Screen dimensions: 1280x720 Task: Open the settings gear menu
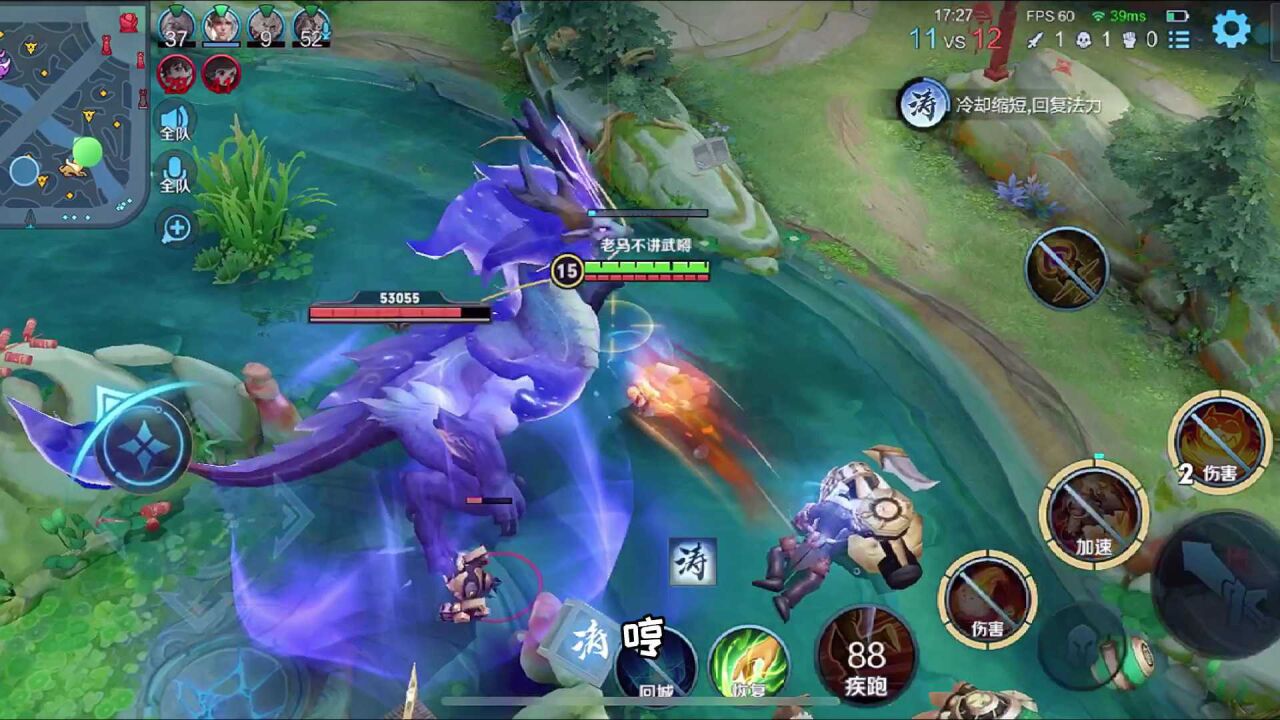click(x=1231, y=29)
